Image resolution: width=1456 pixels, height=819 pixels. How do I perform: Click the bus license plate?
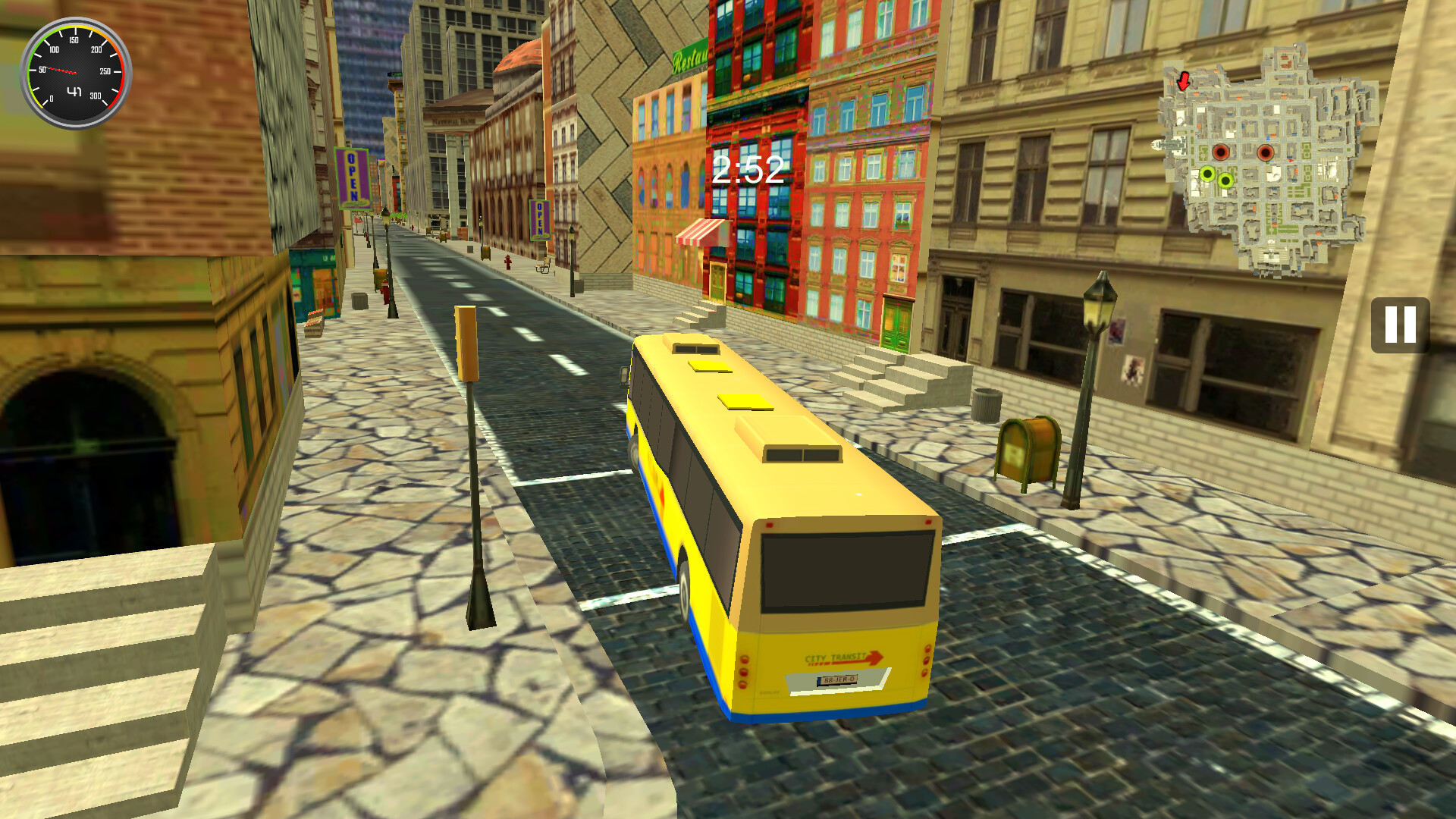pyautogui.click(x=837, y=682)
